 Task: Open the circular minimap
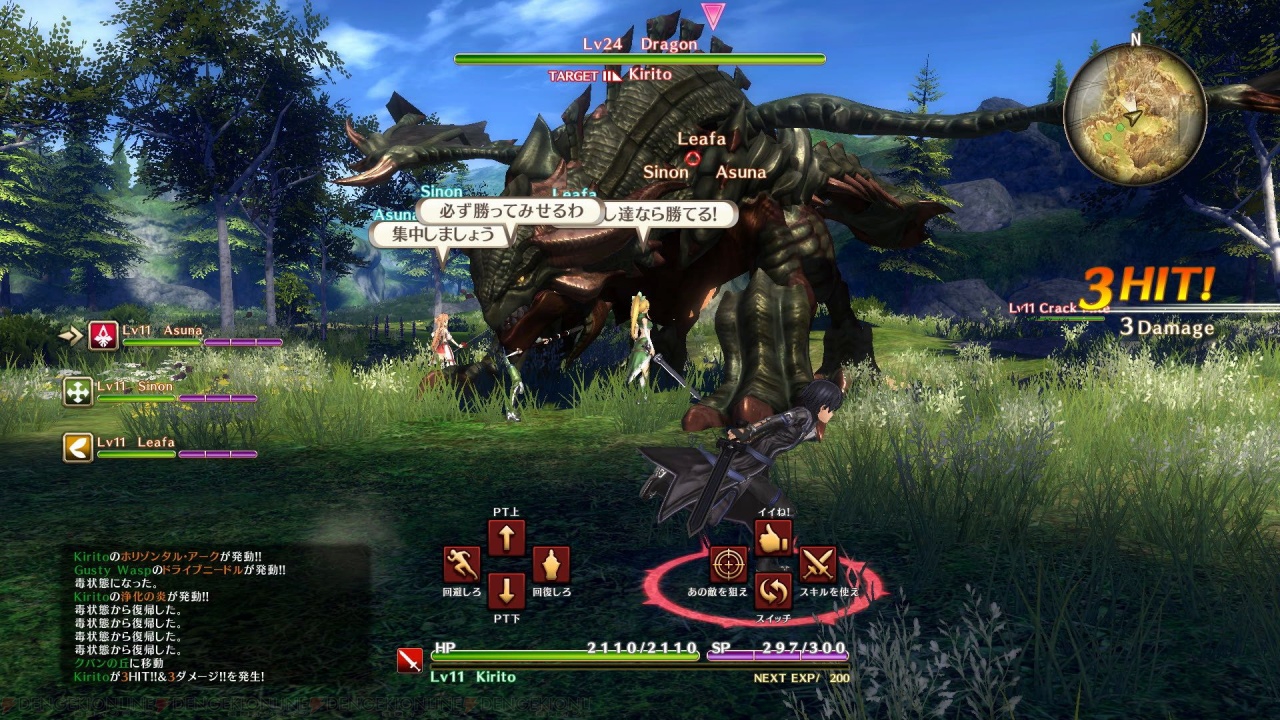[1135, 114]
